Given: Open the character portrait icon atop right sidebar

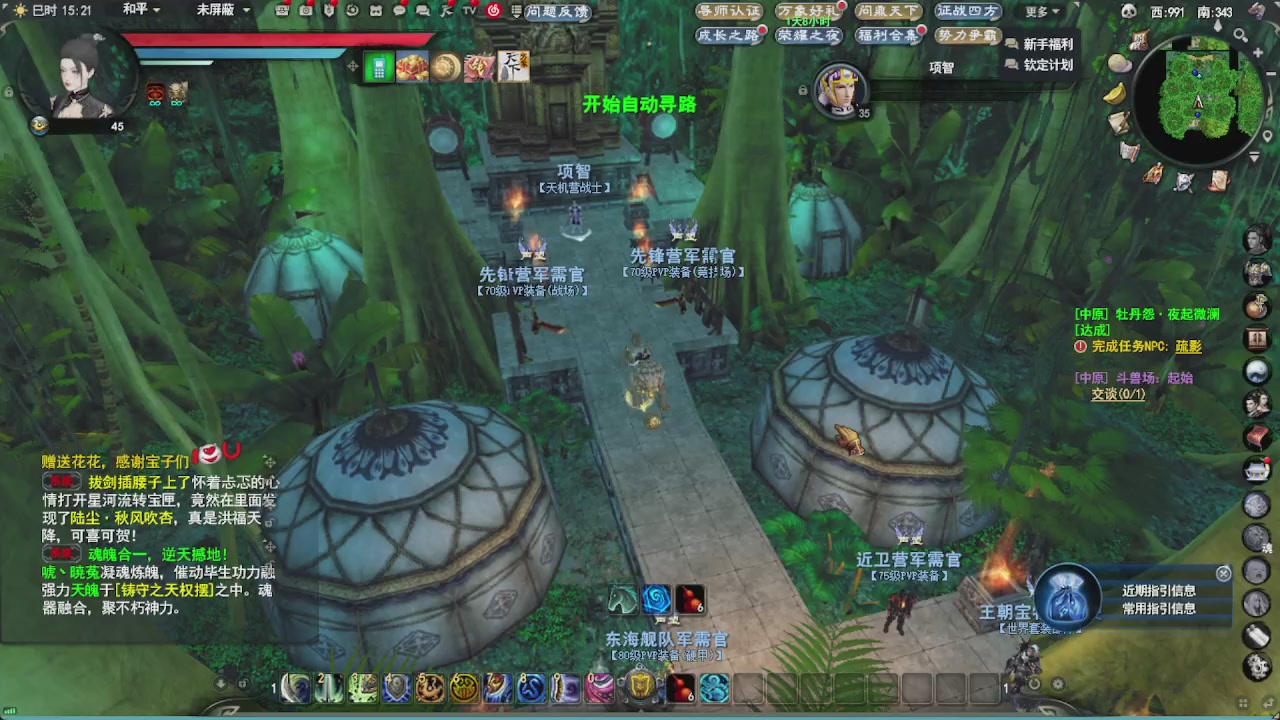Looking at the screenshot, I should click(1257, 239).
